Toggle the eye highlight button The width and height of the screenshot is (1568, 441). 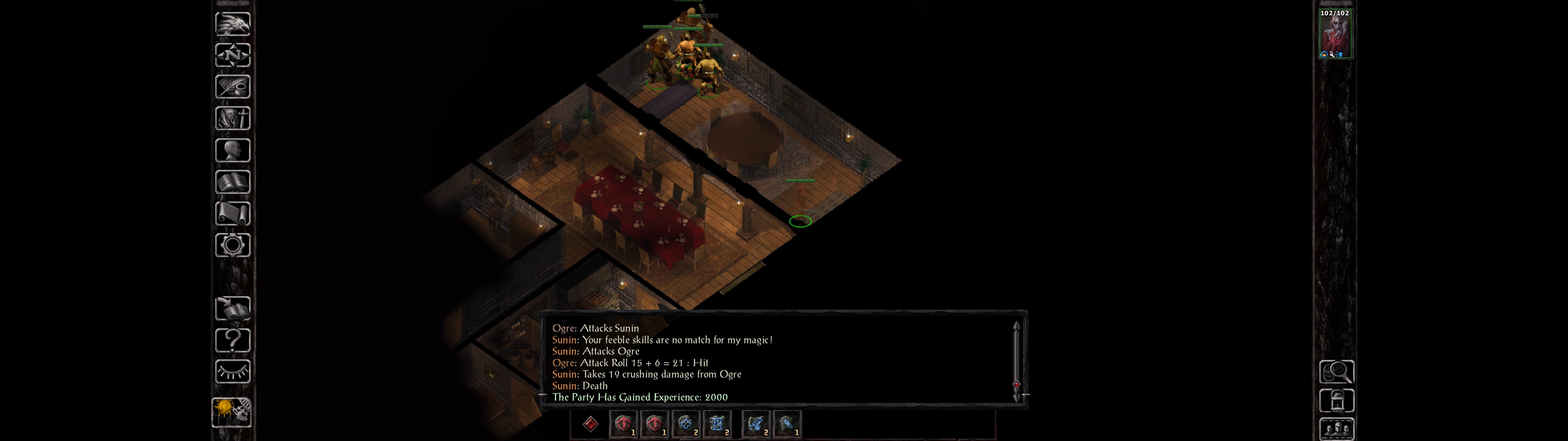tap(232, 371)
